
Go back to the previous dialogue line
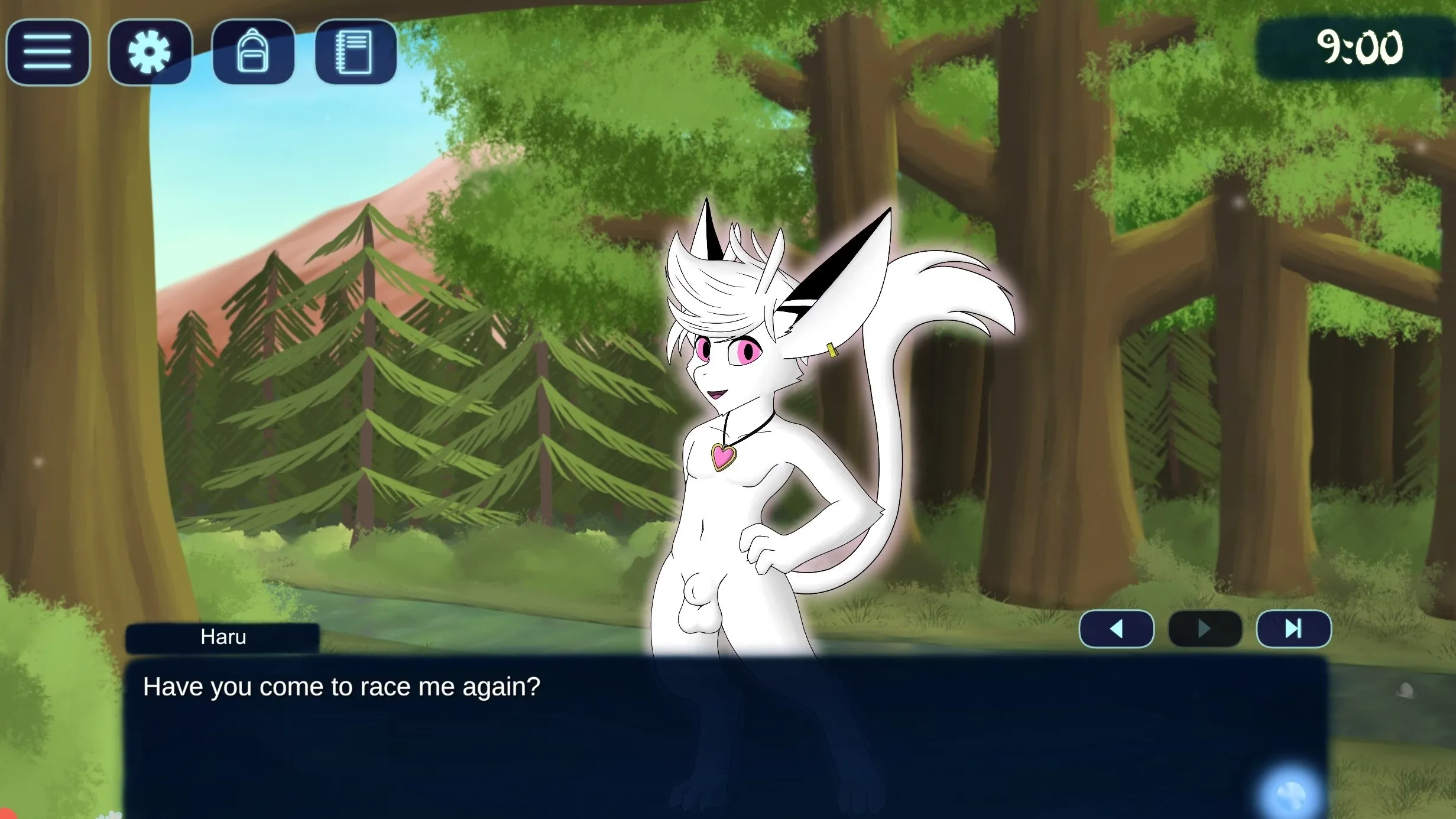[x=1116, y=629]
